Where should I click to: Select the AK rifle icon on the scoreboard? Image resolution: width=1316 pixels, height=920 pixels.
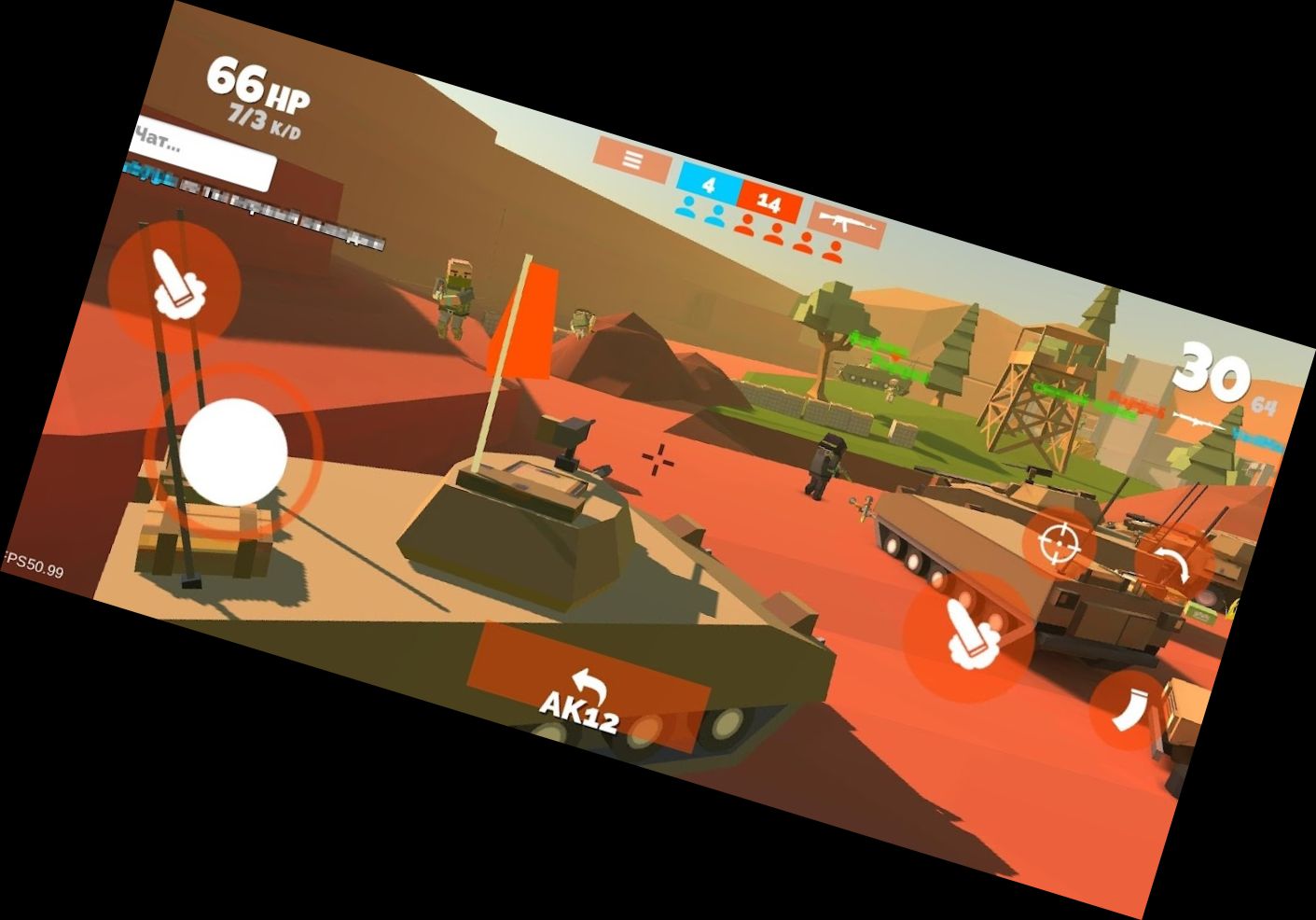tap(845, 223)
